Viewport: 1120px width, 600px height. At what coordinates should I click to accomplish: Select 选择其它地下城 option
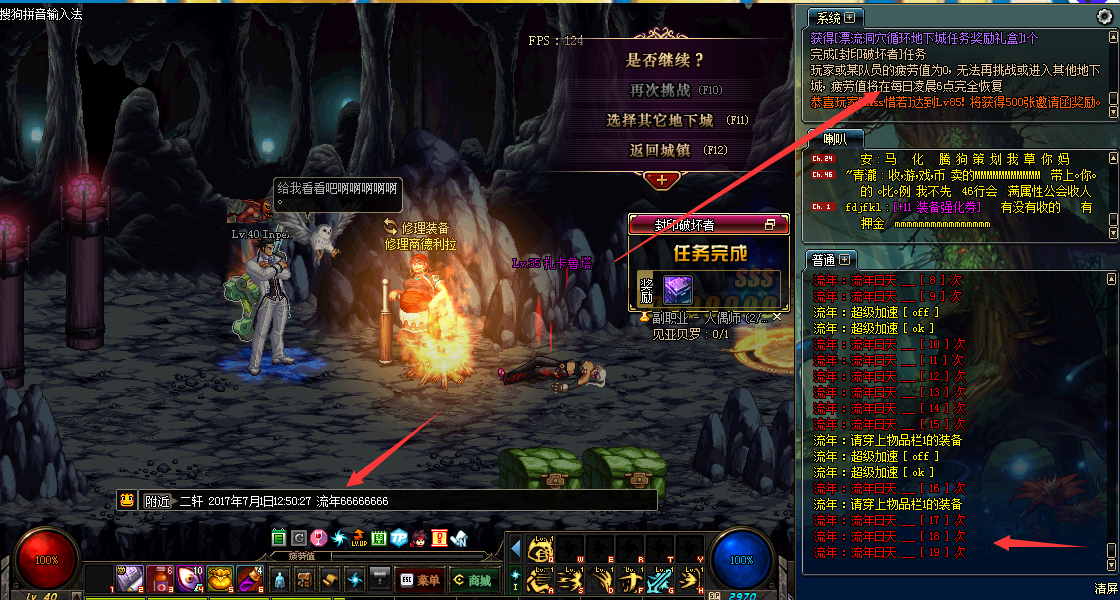pyautogui.click(x=660, y=120)
